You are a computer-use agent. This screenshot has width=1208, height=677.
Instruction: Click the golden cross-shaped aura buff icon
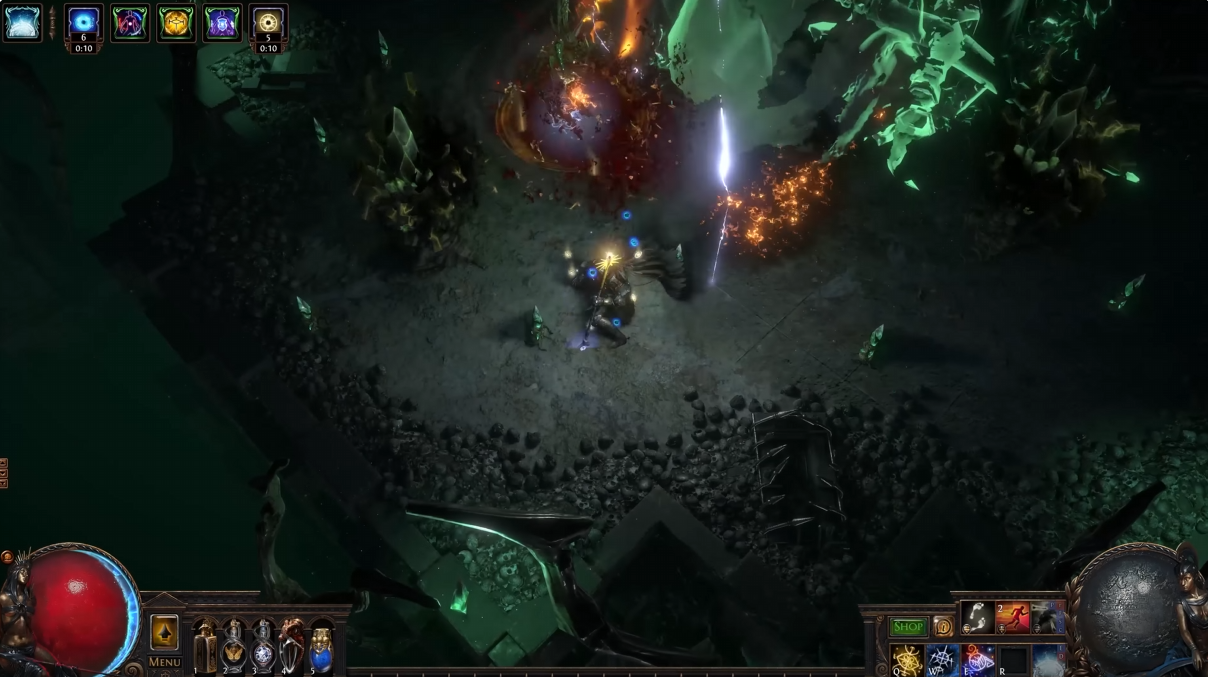click(x=176, y=23)
